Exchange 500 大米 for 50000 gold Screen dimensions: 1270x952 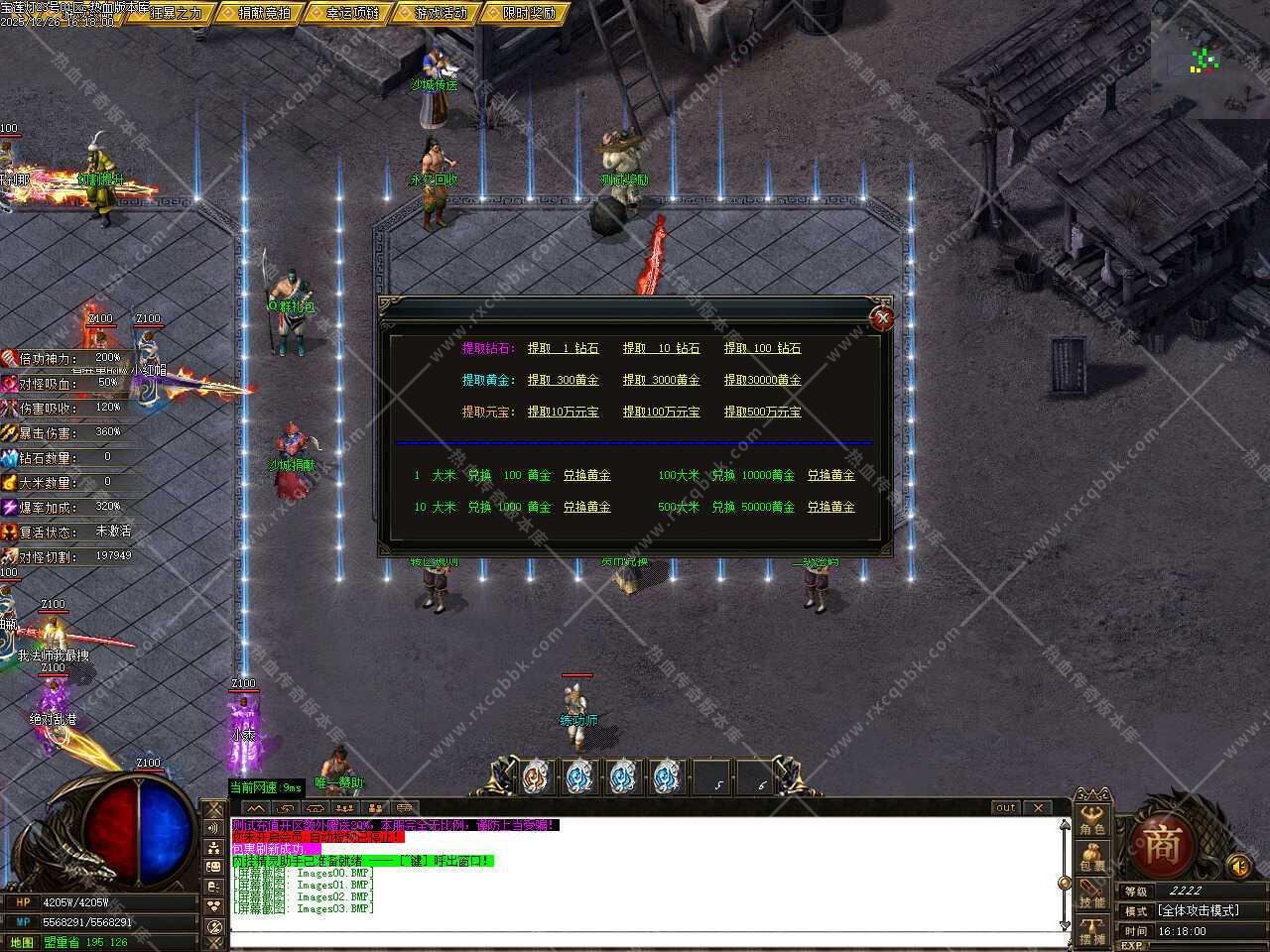(x=830, y=507)
